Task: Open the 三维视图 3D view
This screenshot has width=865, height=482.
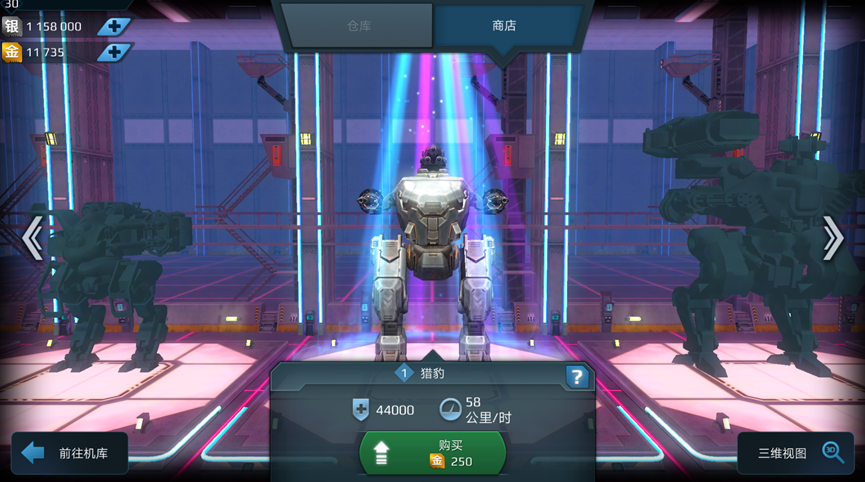Action: [796, 453]
